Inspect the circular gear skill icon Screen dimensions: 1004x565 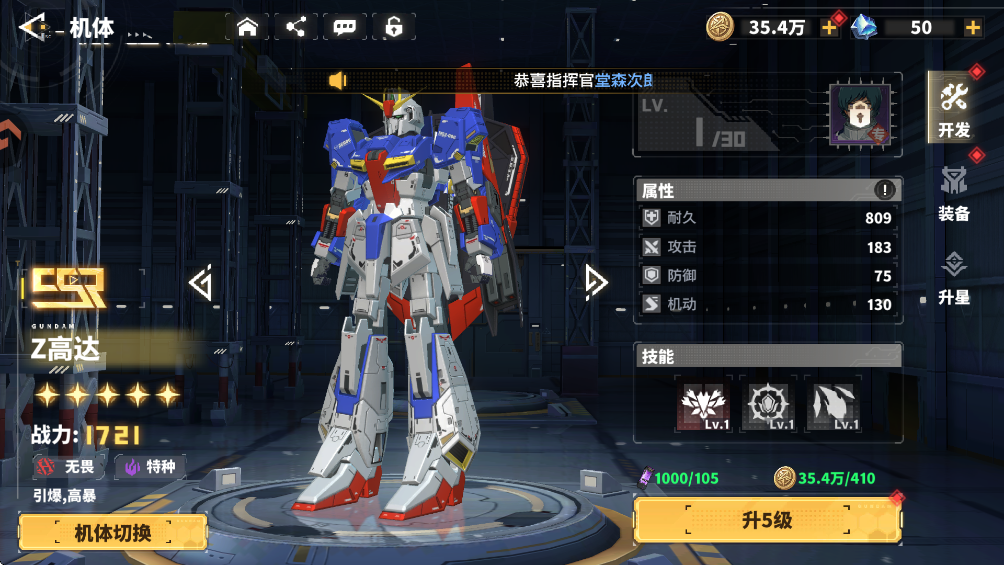[769, 406]
